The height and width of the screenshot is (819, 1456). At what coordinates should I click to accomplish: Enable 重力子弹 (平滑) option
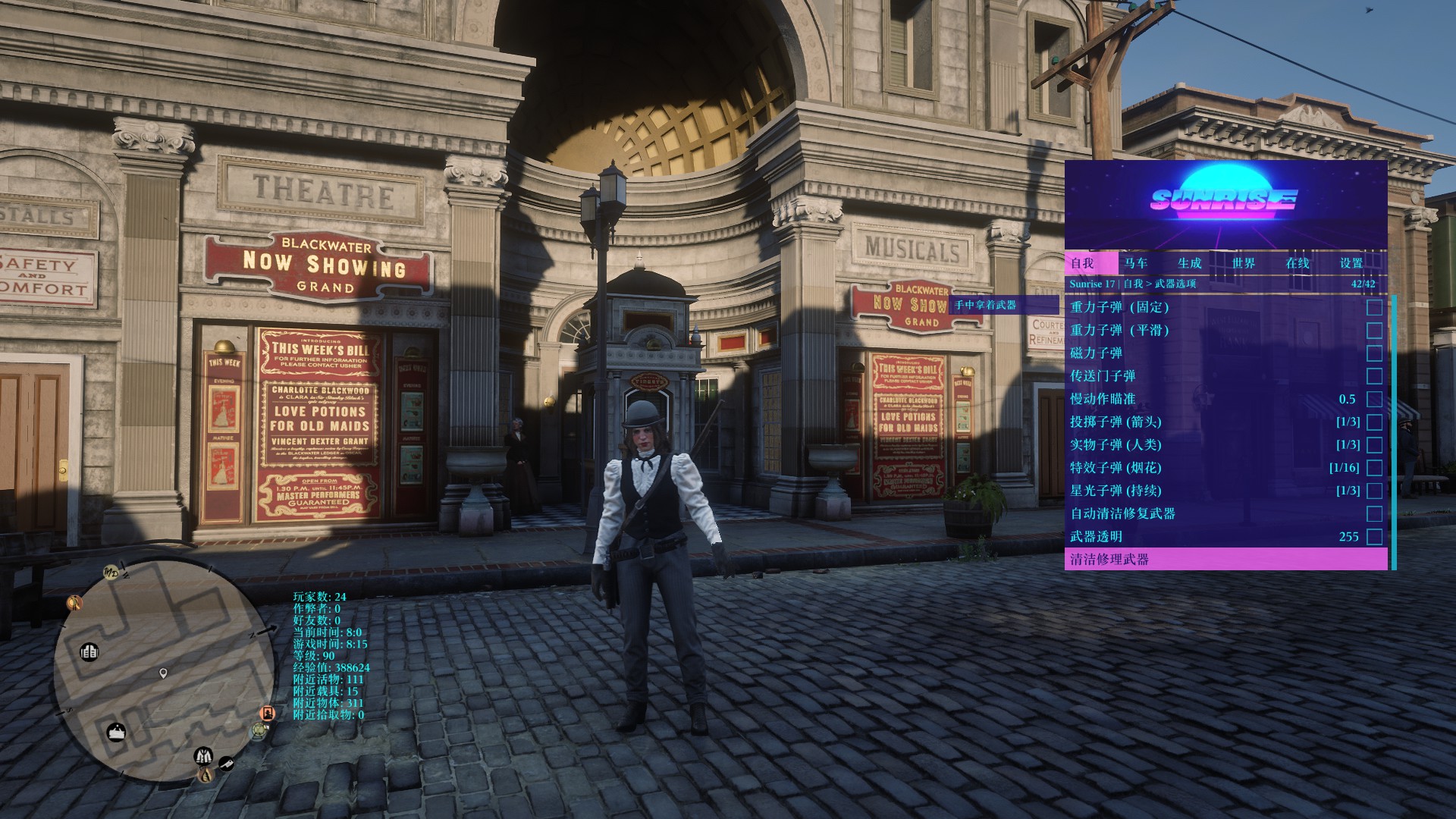pos(1374,331)
